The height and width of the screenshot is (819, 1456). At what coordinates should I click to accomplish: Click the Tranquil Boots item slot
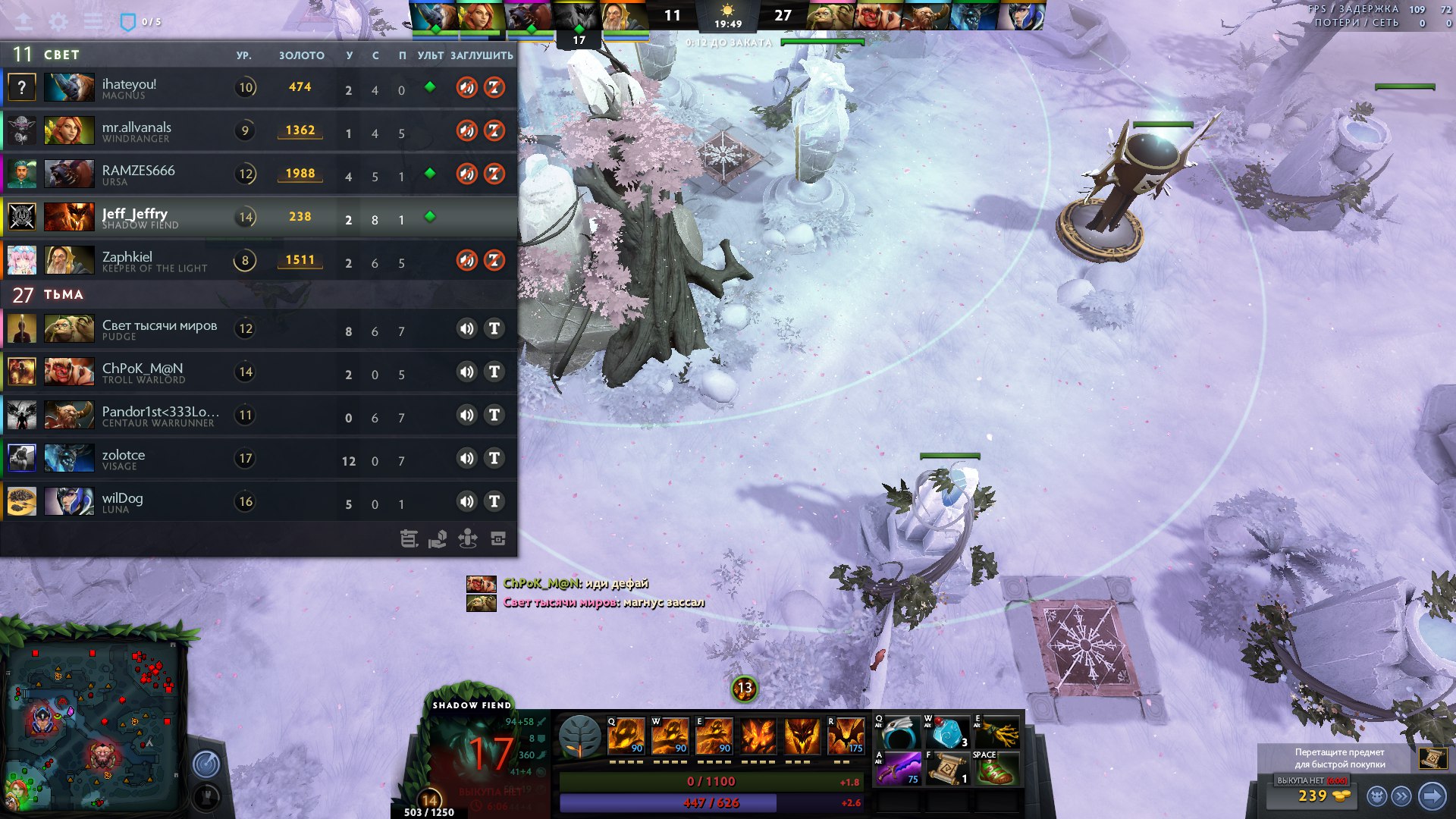click(996, 769)
